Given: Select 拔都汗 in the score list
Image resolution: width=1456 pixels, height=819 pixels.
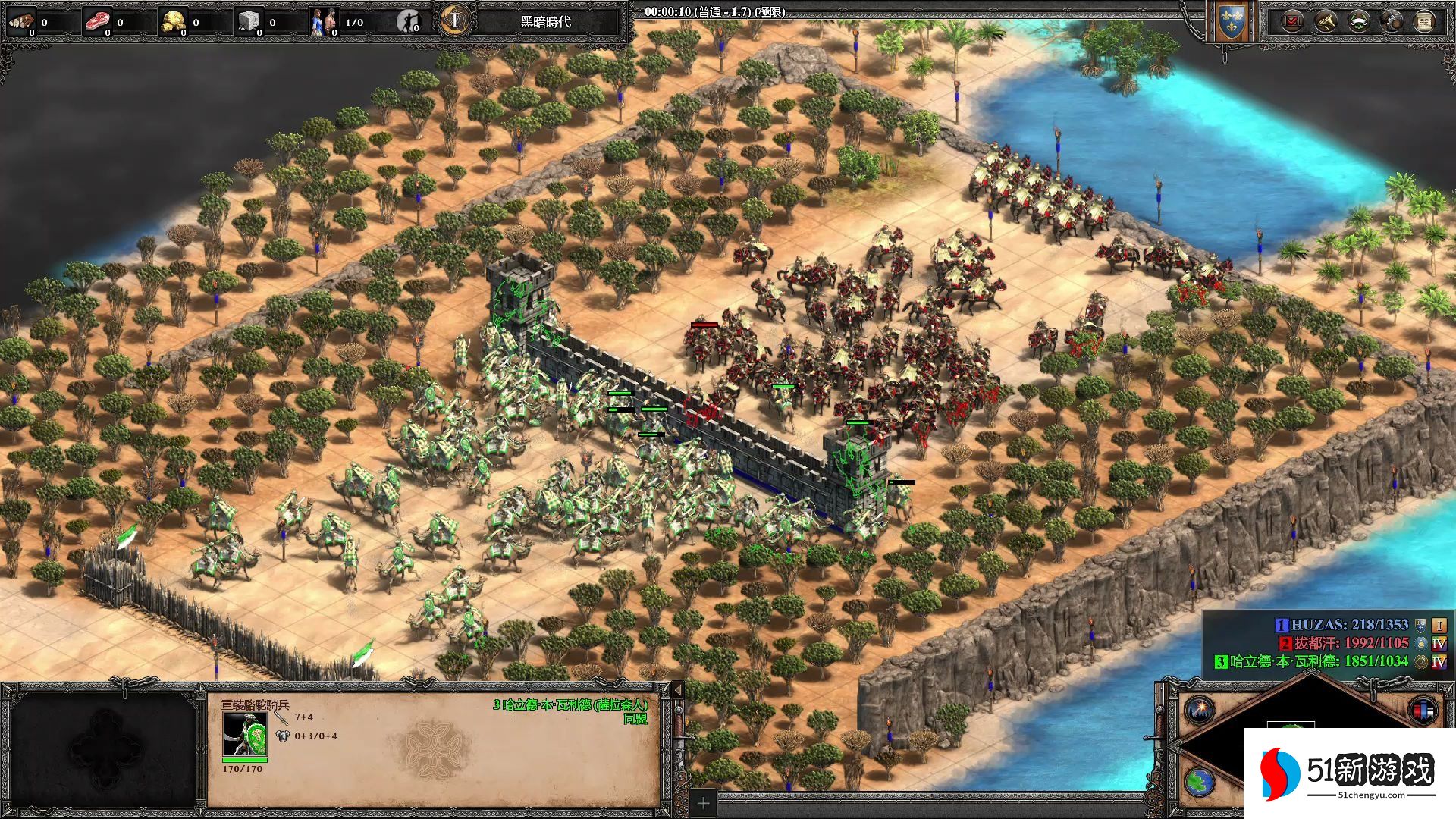Looking at the screenshot, I should 1350,643.
